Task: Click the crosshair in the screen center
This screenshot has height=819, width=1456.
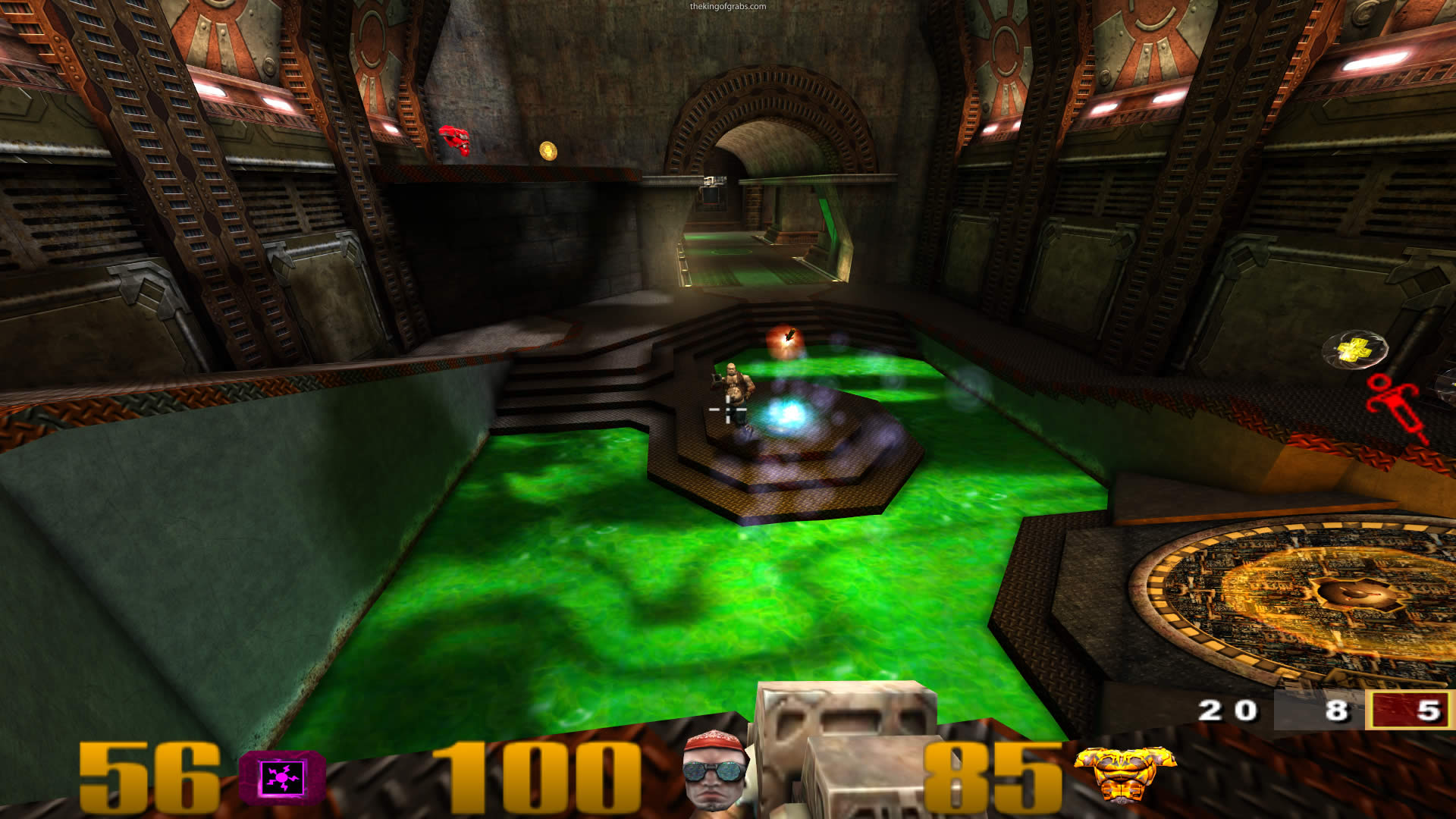Action: point(726,409)
